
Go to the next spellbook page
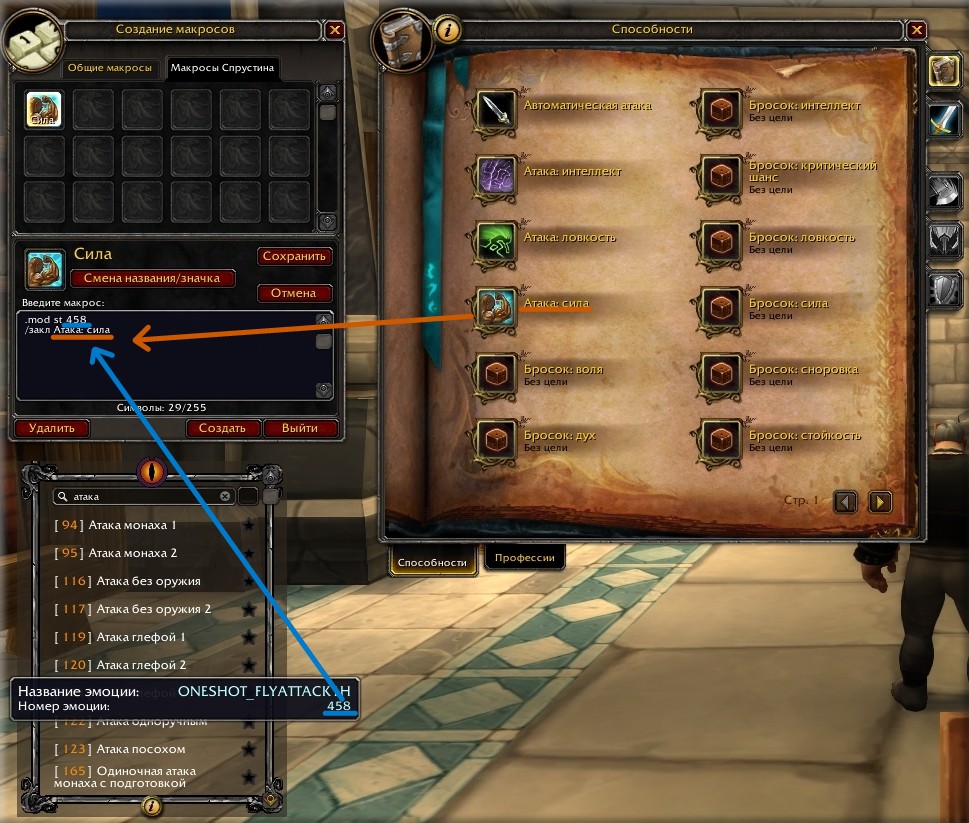(879, 501)
